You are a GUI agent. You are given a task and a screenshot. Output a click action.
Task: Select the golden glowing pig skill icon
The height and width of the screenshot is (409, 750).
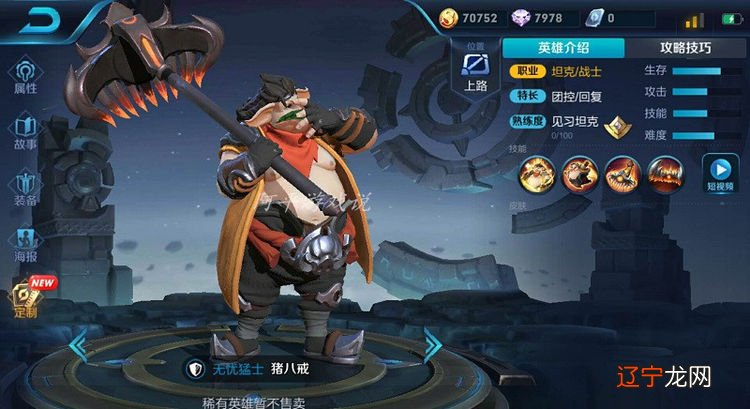pyautogui.click(x=535, y=174)
